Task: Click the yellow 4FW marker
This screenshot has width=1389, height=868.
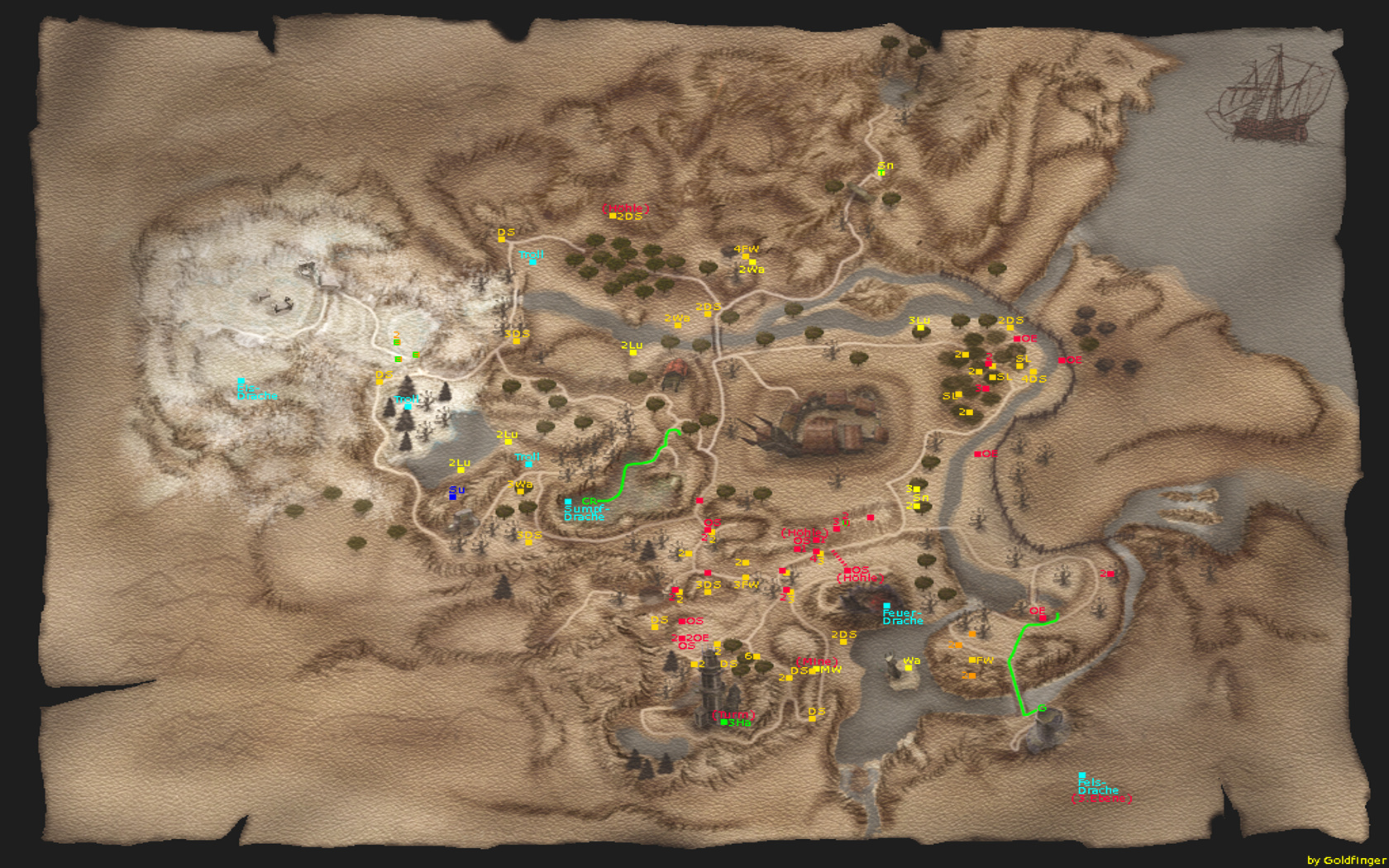Action: pos(746,256)
